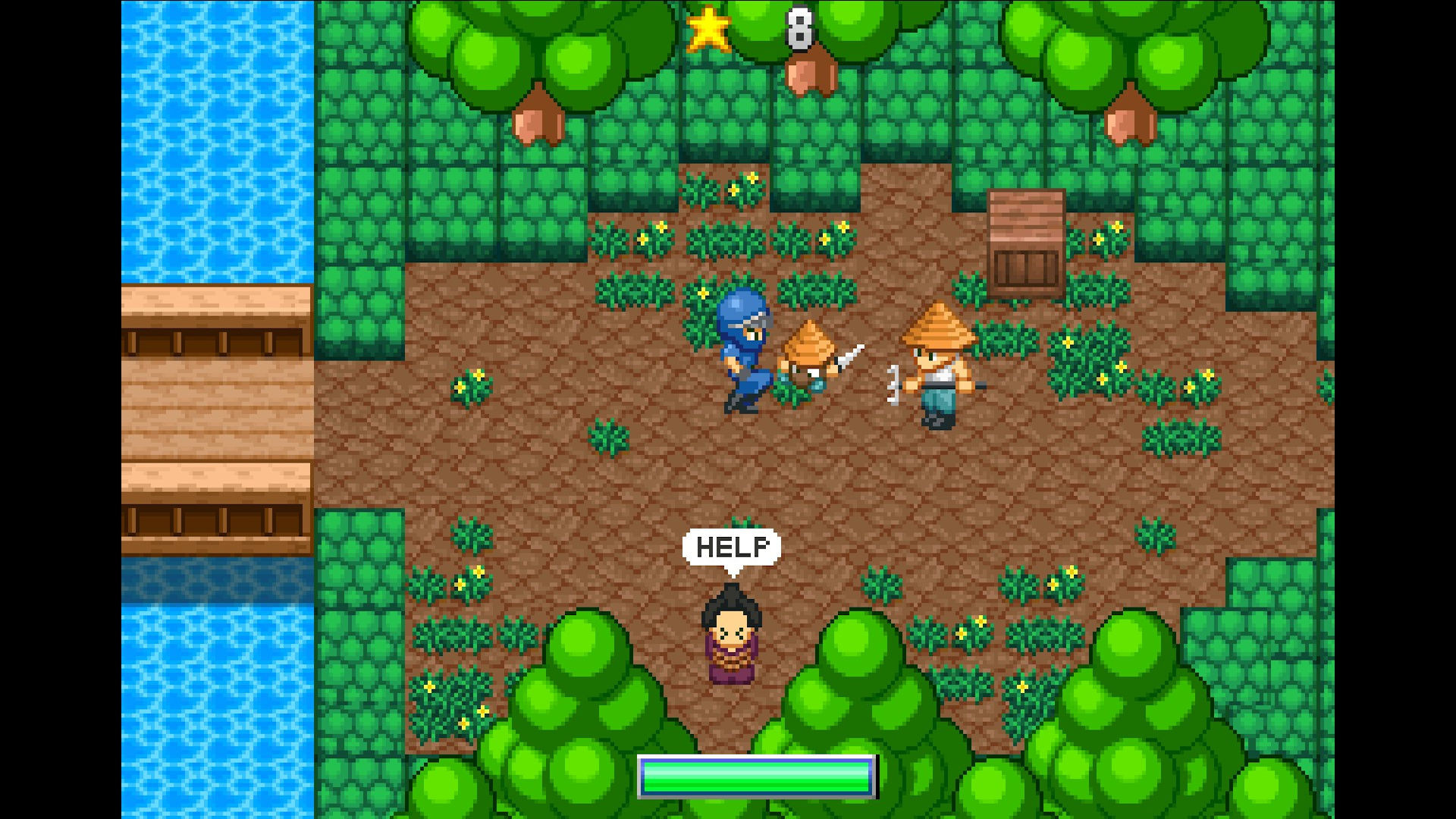This screenshot has height=819, width=1456.
Task: Click the star icon in the HUD
Action: coord(708,29)
